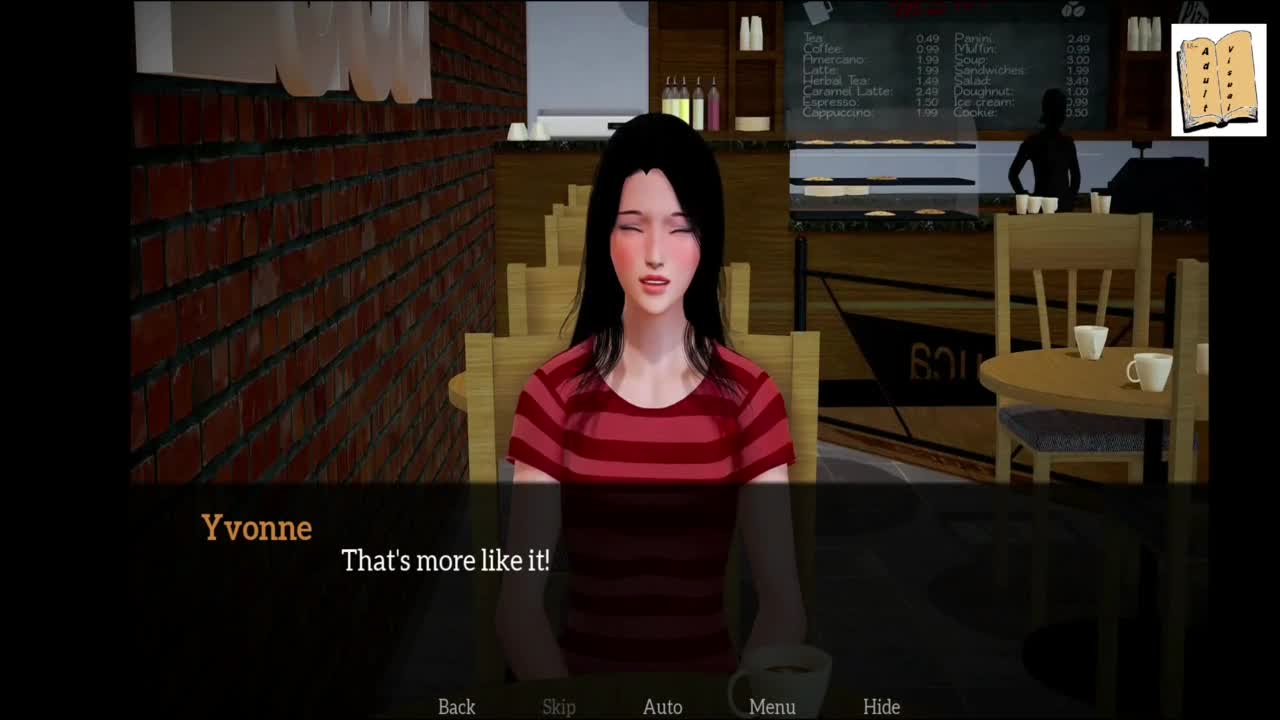Image resolution: width=1280 pixels, height=720 pixels.
Task: Open the game Menu
Action: [772, 707]
